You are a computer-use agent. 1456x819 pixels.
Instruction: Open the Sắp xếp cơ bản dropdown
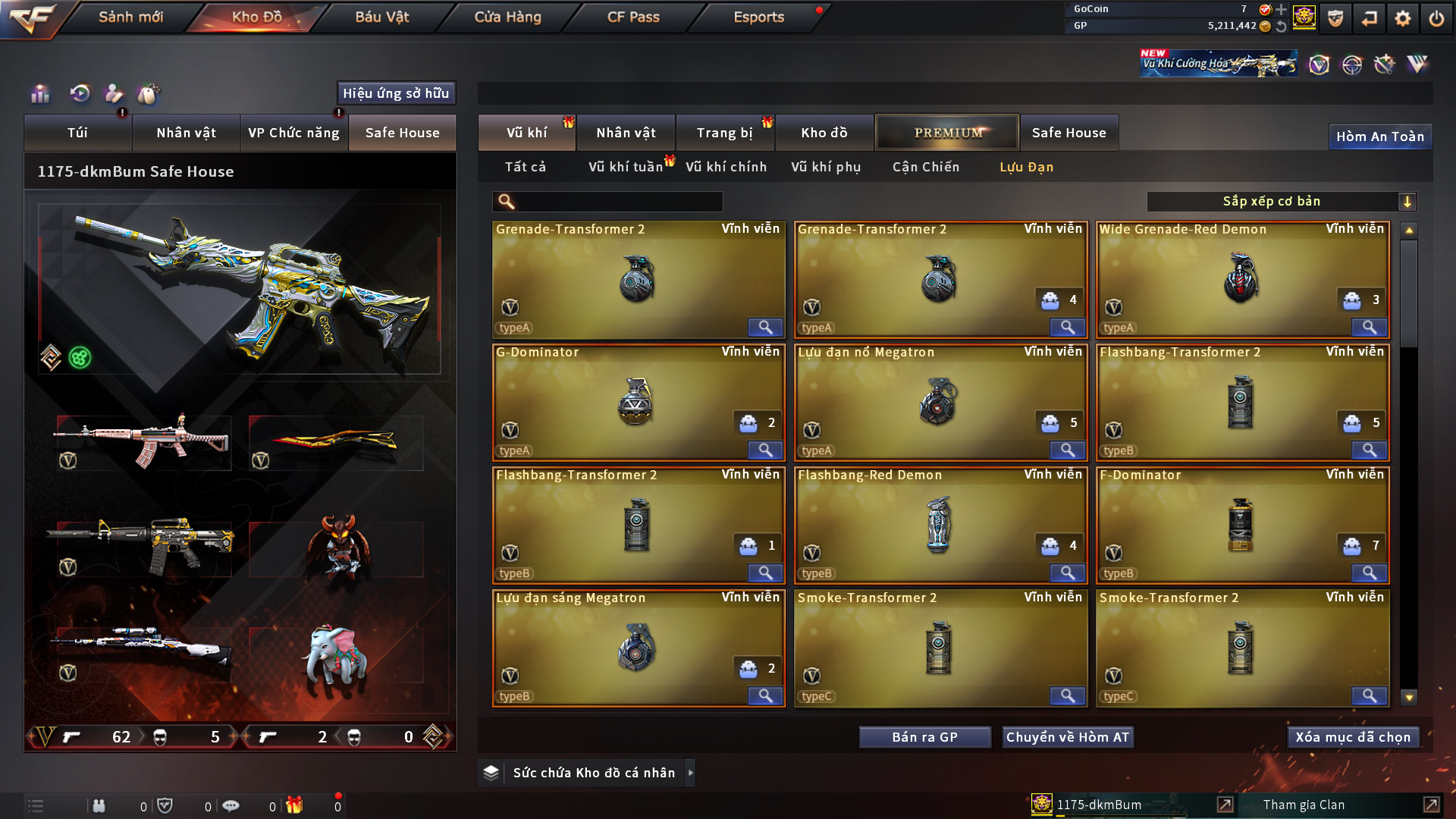point(1281,202)
